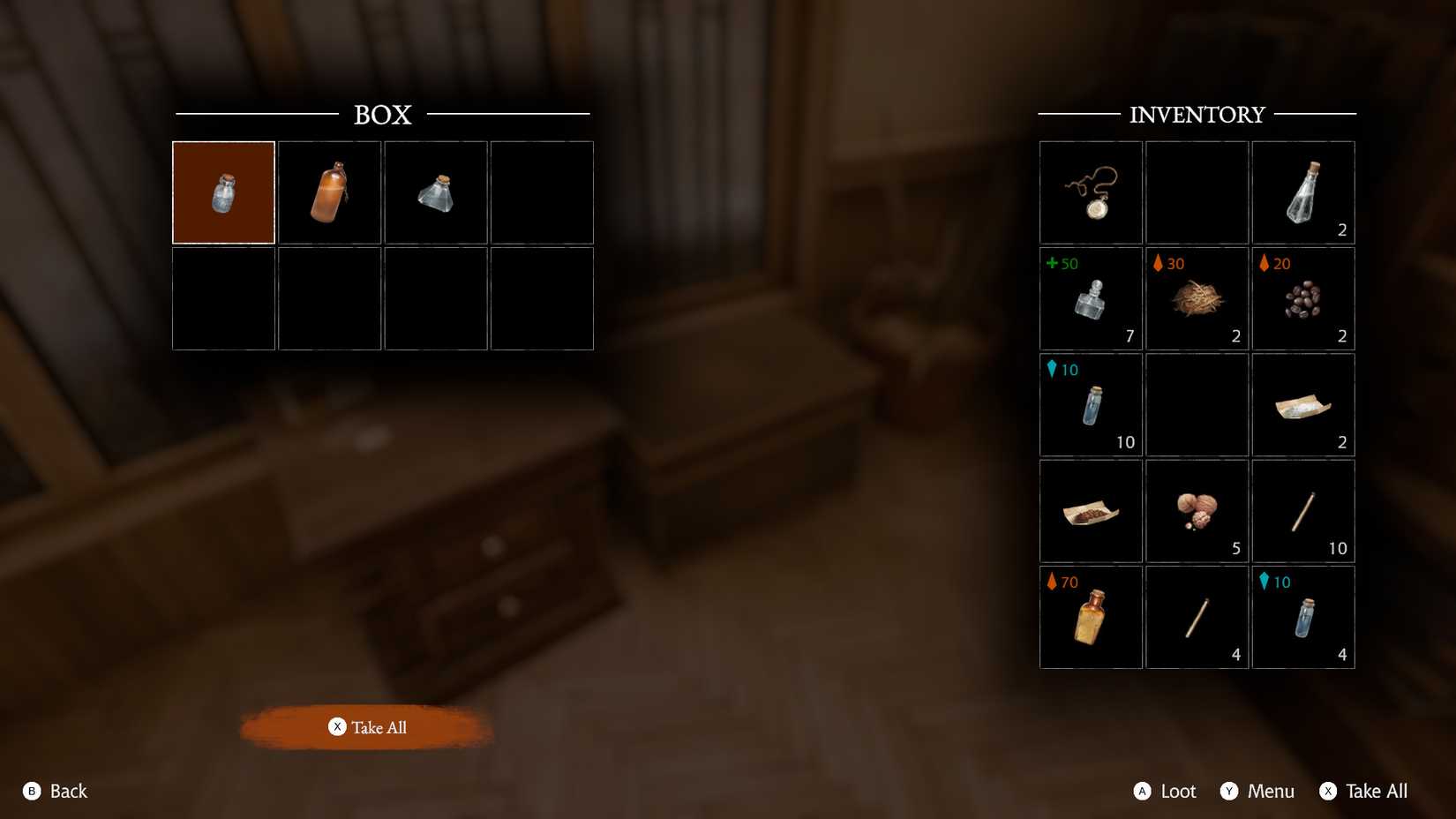Take the amber flask from the box
Screen dimensions: 1456x819
click(x=329, y=192)
